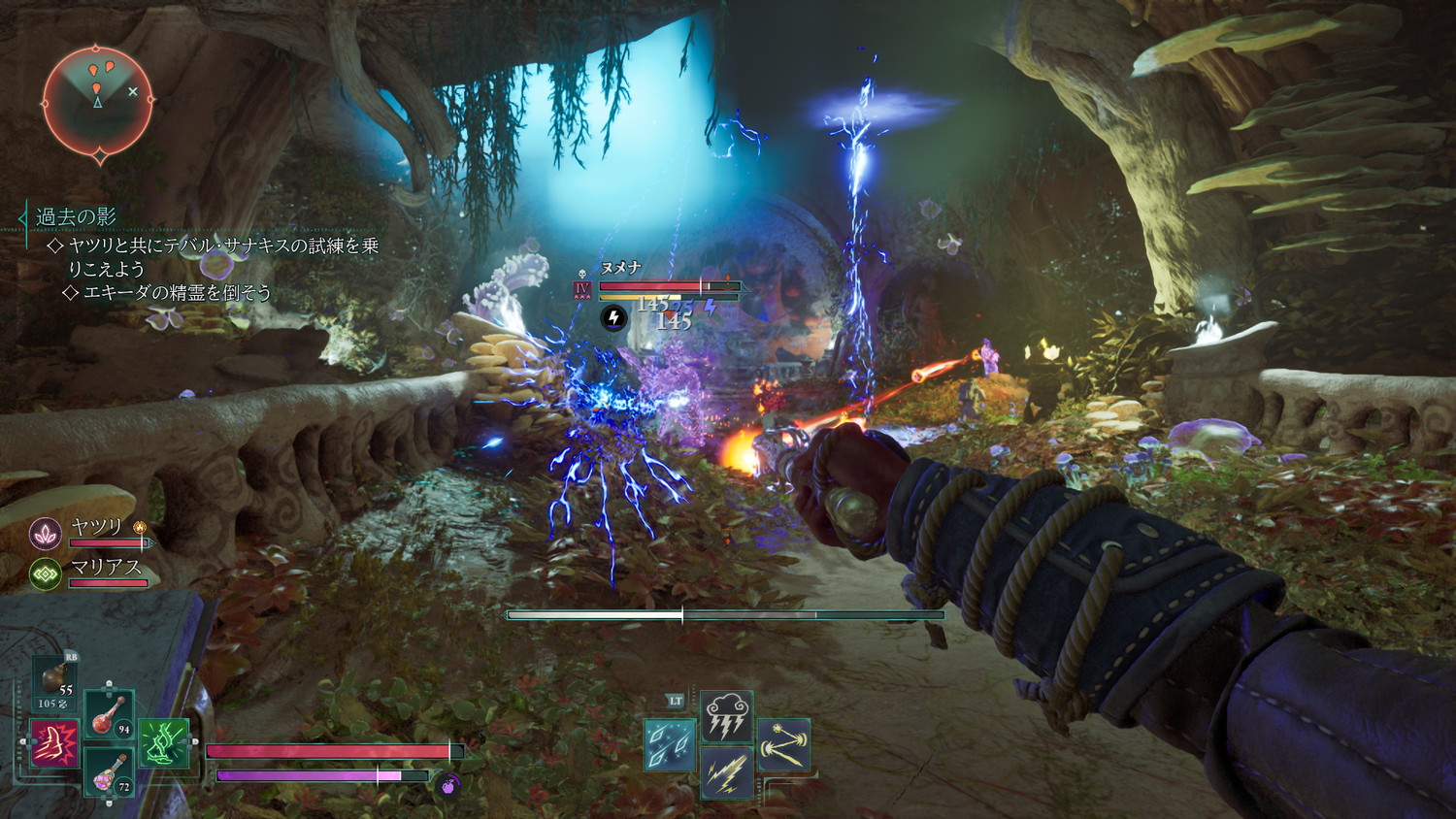Activate the green thorny vines ability

(163, 743)
